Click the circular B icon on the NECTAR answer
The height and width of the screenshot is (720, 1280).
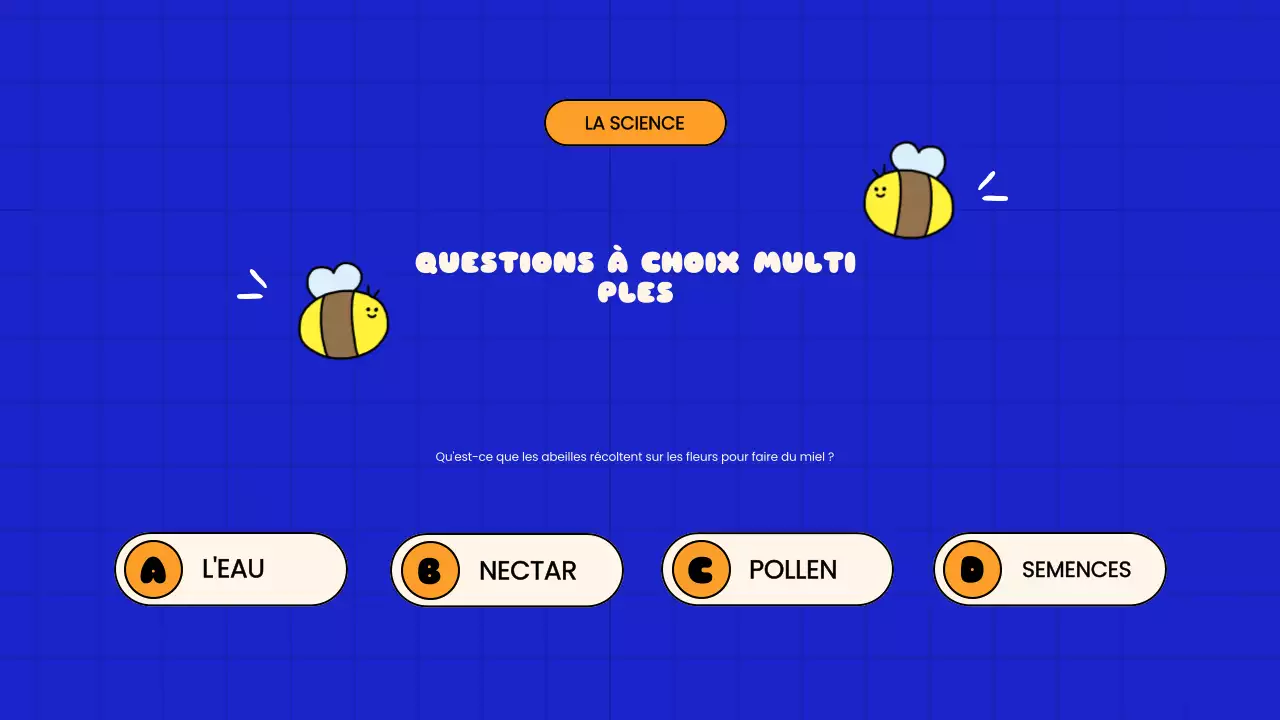[431, 570]
